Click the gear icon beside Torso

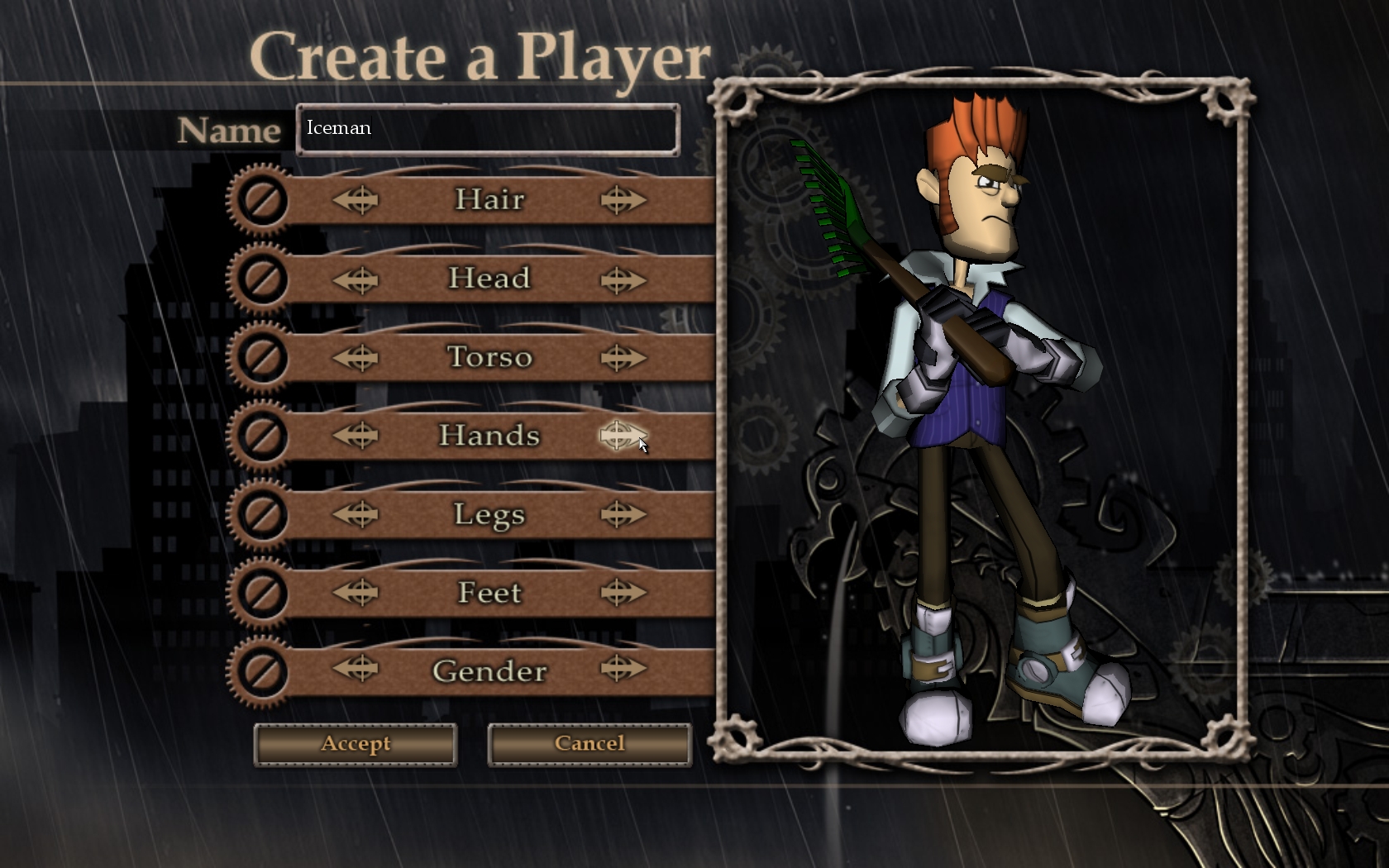click(261, 358)
